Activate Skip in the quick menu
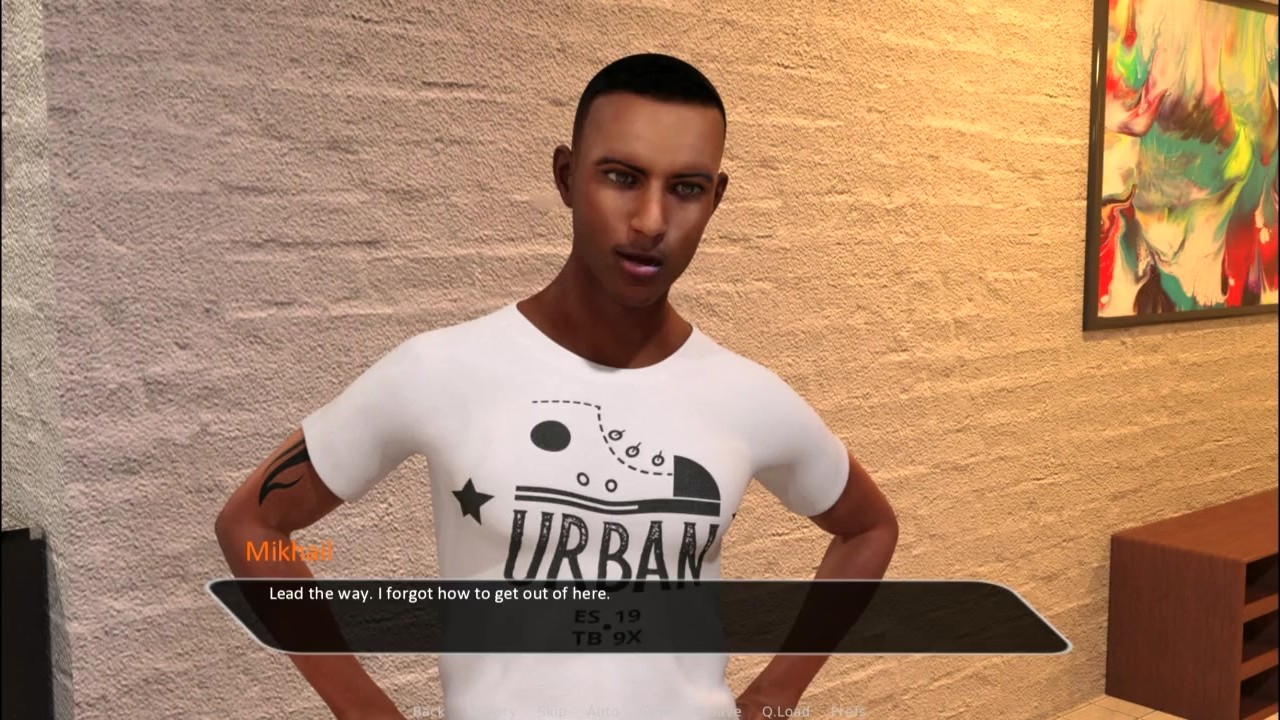 tap(552, 711)
